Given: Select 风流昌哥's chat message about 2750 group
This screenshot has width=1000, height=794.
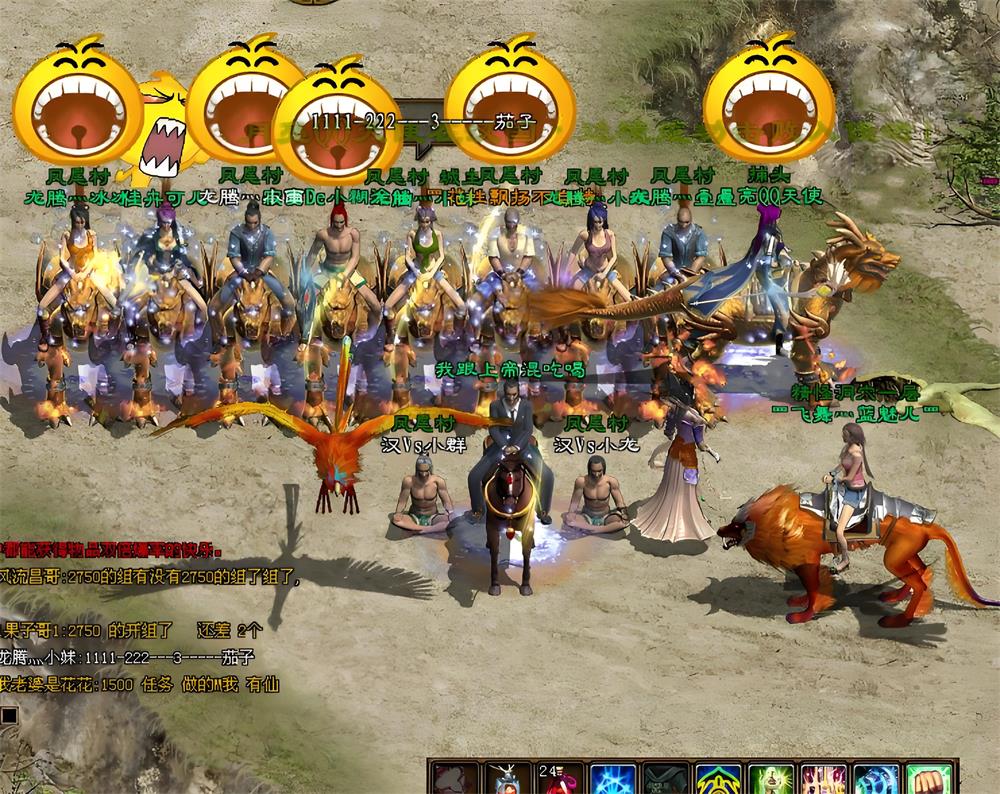Looking at the screenshot, I should 150,577.
